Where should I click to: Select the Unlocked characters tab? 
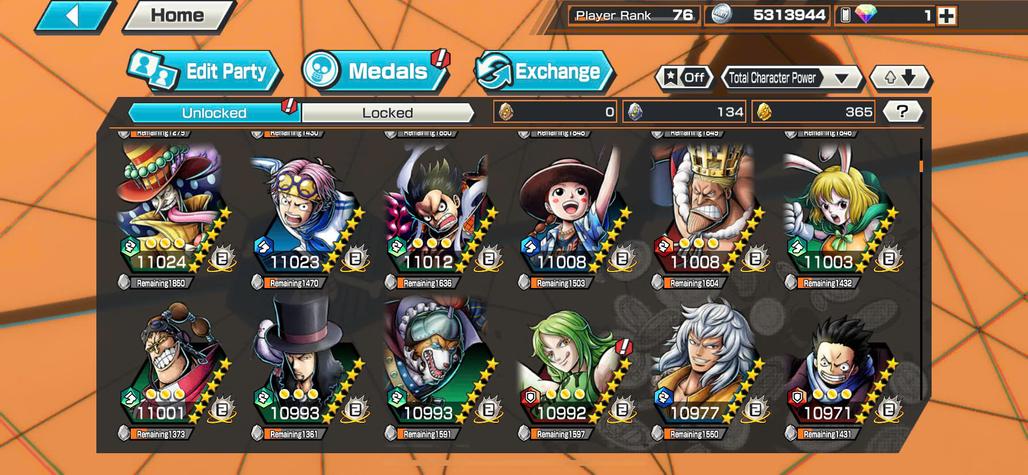pos(214,113)
